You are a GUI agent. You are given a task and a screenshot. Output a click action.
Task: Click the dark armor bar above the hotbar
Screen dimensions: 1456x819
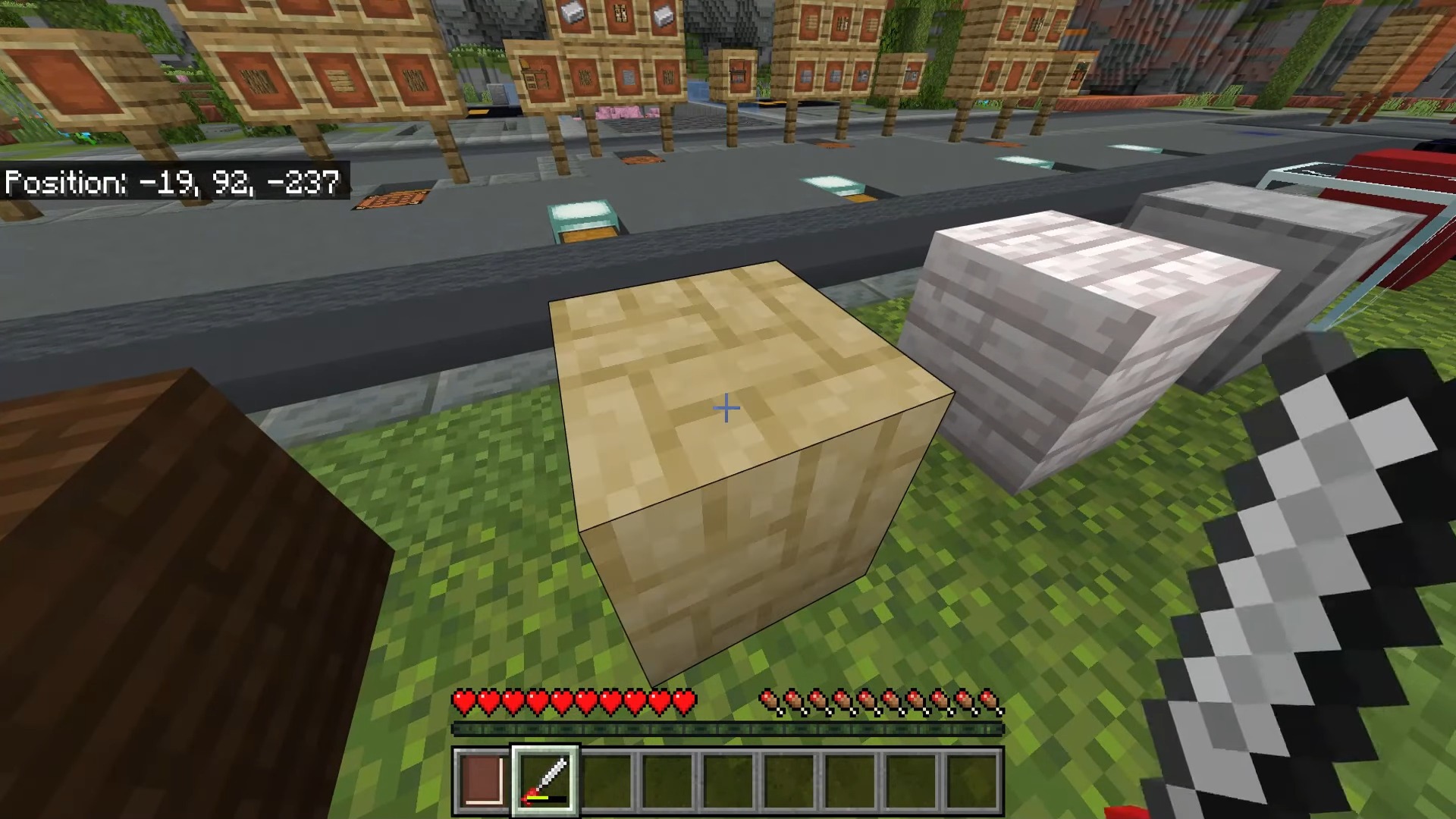click(x=728, y=730)
